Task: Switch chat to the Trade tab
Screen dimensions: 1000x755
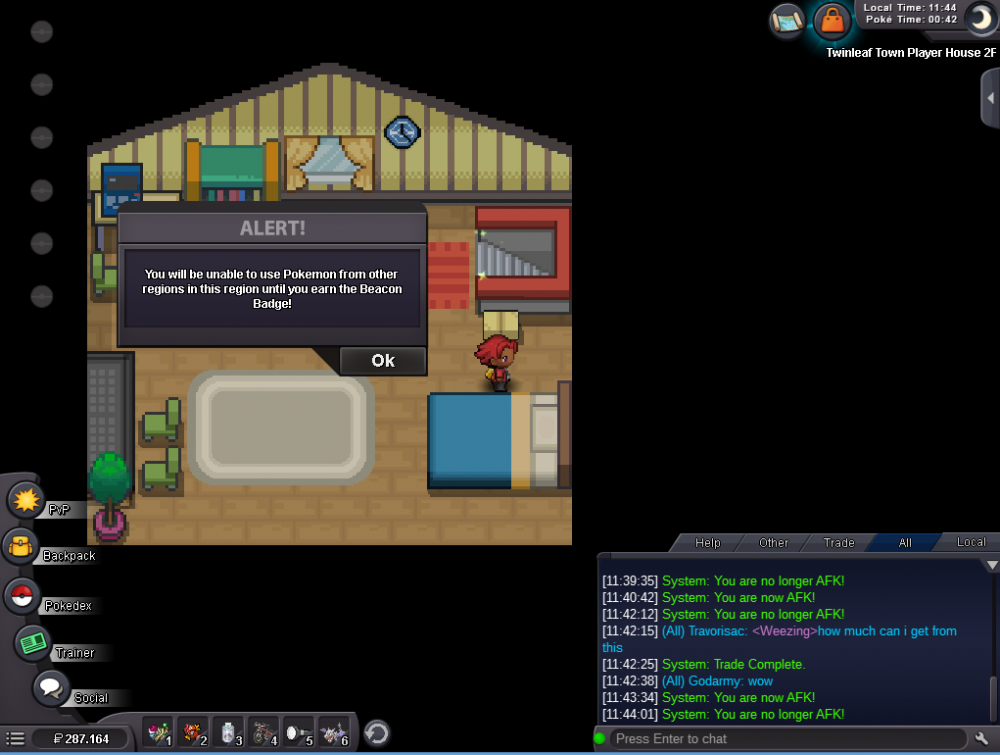Action: (839, 543)
